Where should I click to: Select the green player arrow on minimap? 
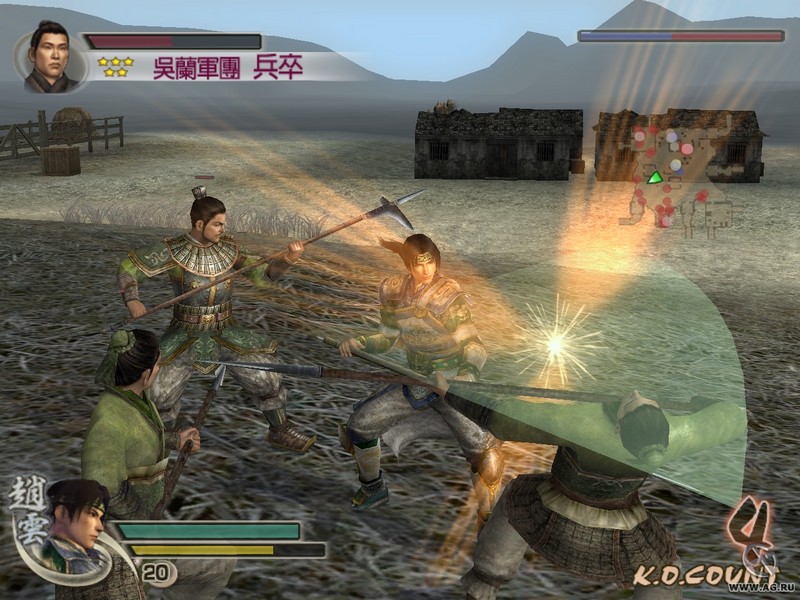[x=655, y=177]
